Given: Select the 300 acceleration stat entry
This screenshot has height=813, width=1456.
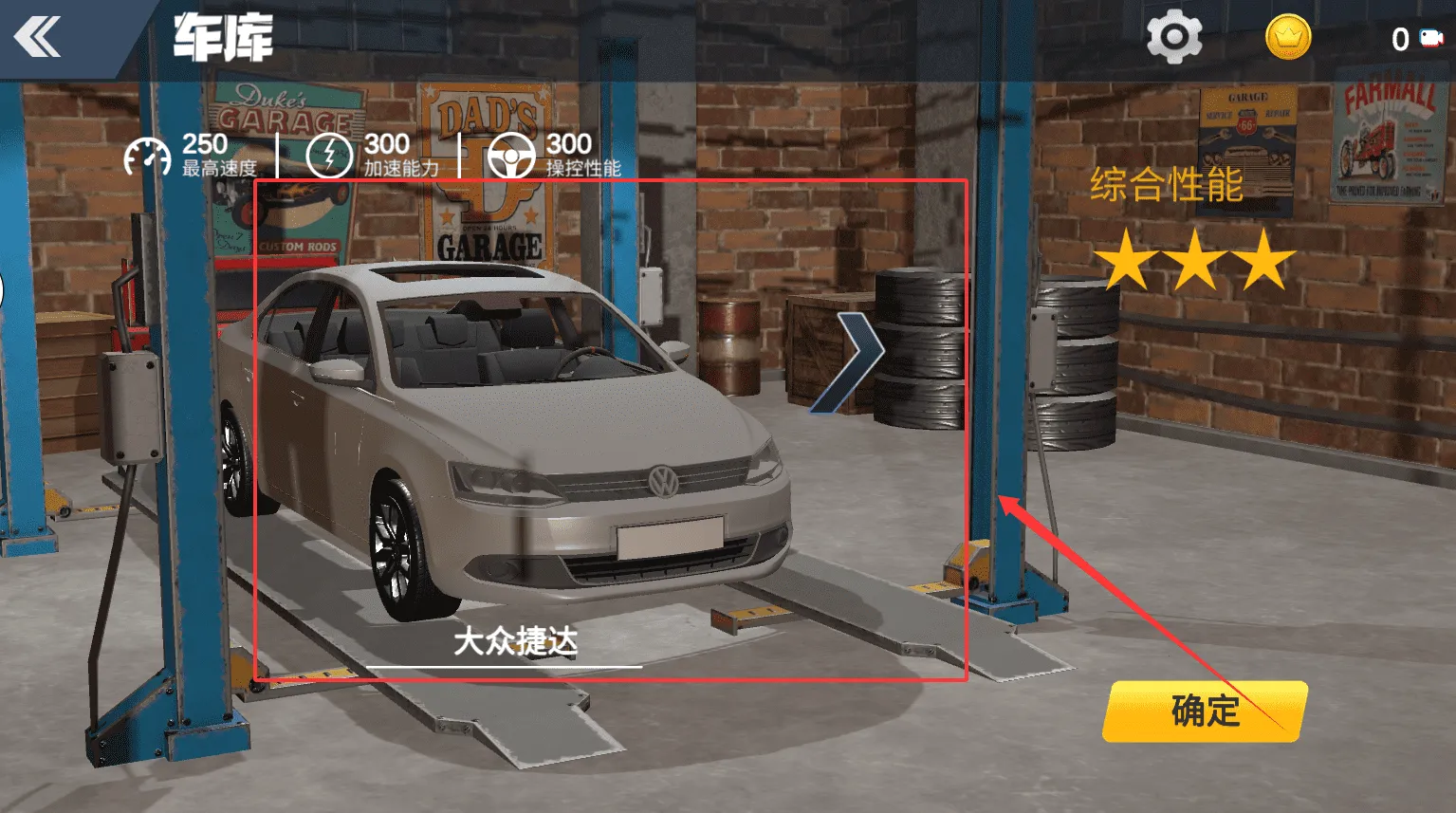Looking at the screenshot, I should [388, 144].
